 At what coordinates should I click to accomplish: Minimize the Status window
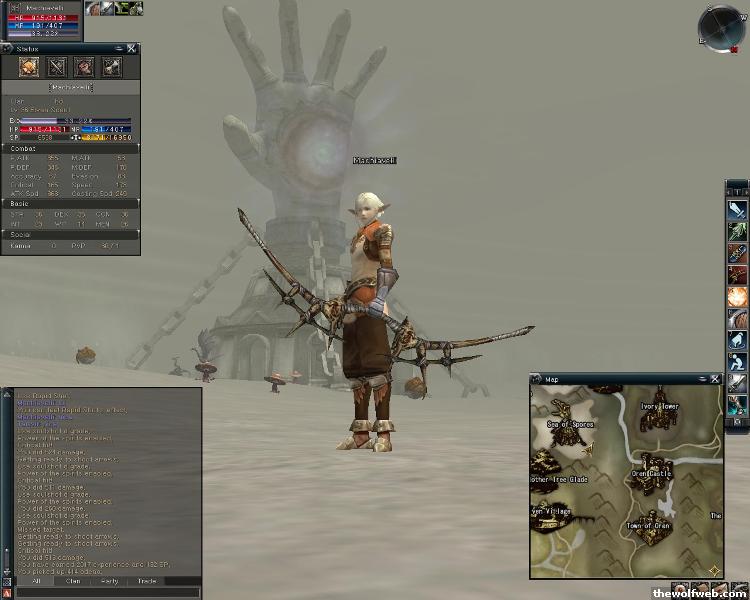click(118, 48)
